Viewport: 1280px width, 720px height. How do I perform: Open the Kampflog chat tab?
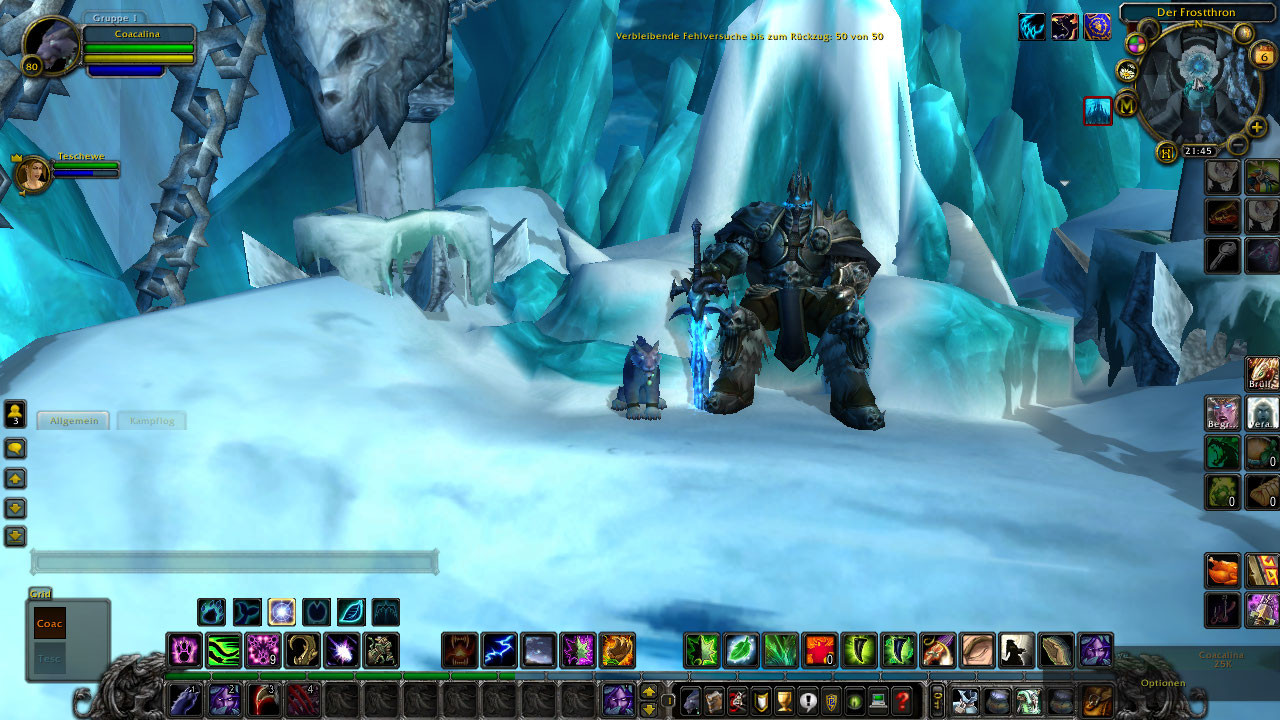152,421
